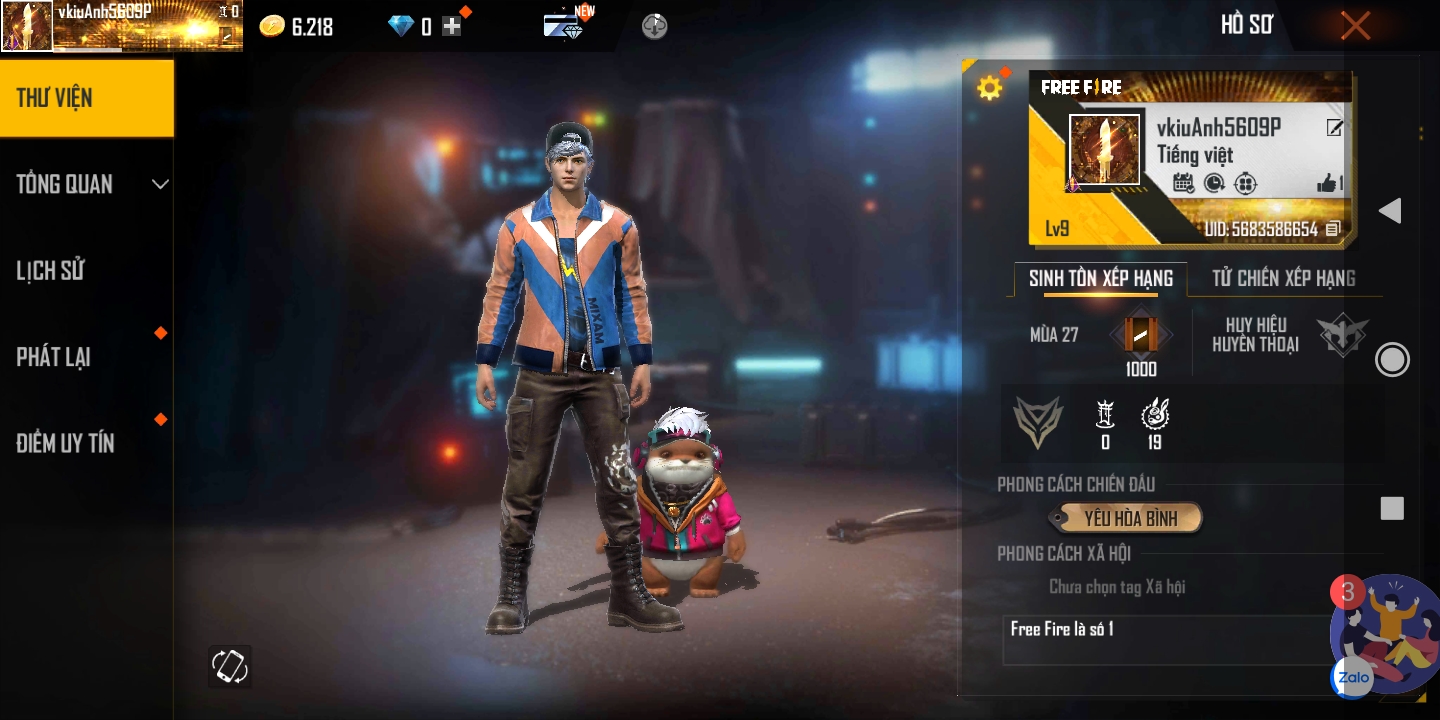Open the diamond card offer marked NEW
1440x720 pixels.
click(x=565, y=26)
